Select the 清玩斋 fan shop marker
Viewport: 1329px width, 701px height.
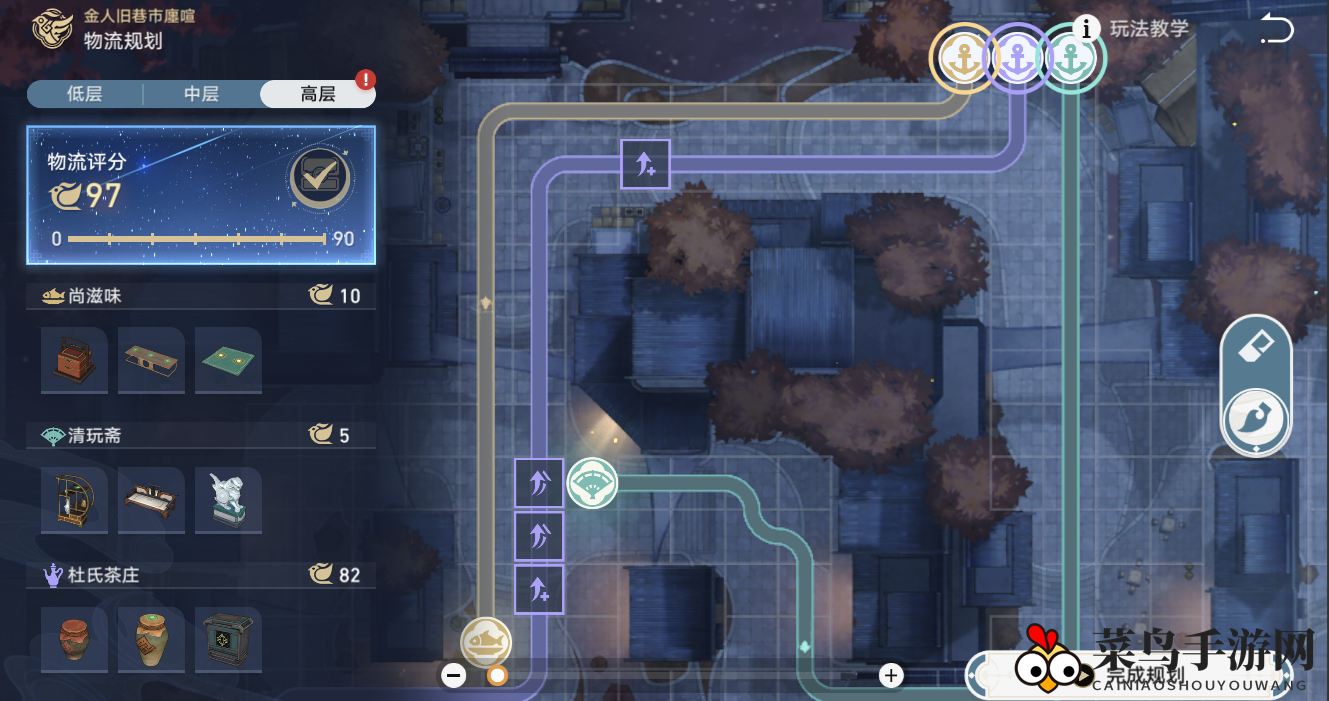point(592,484)
